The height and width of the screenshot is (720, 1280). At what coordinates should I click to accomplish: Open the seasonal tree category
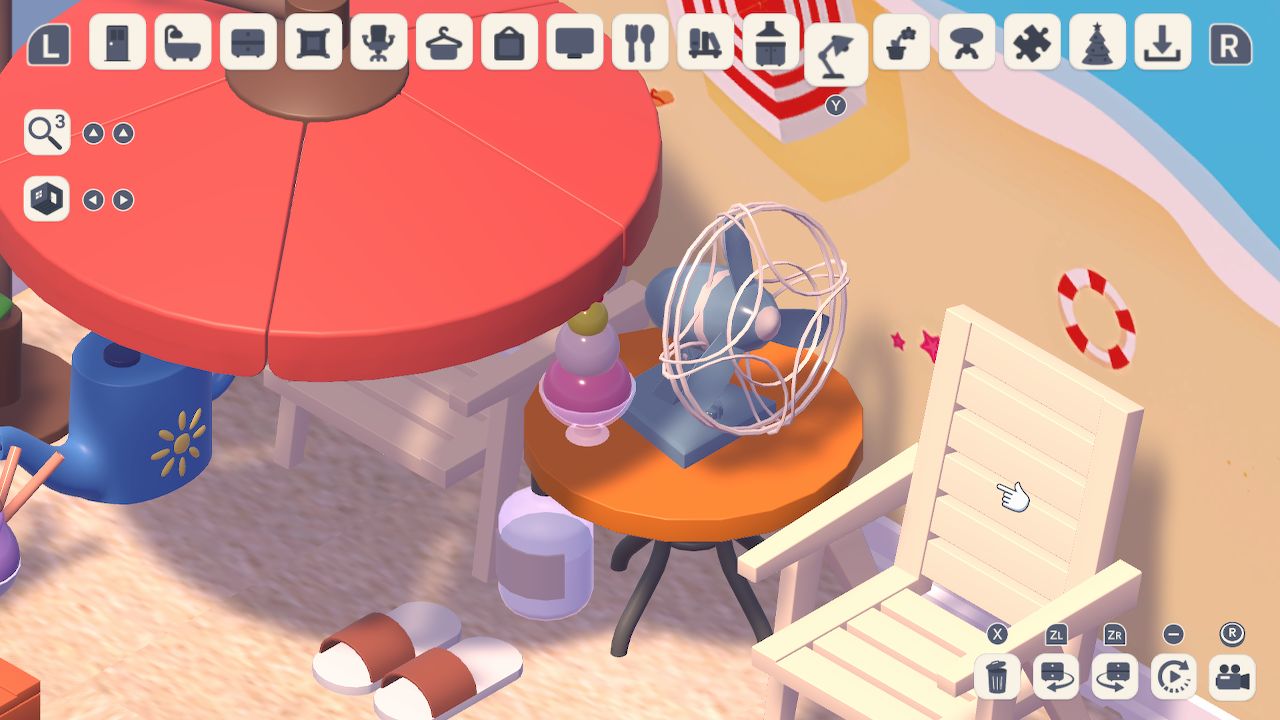(x=1095, y=44)
